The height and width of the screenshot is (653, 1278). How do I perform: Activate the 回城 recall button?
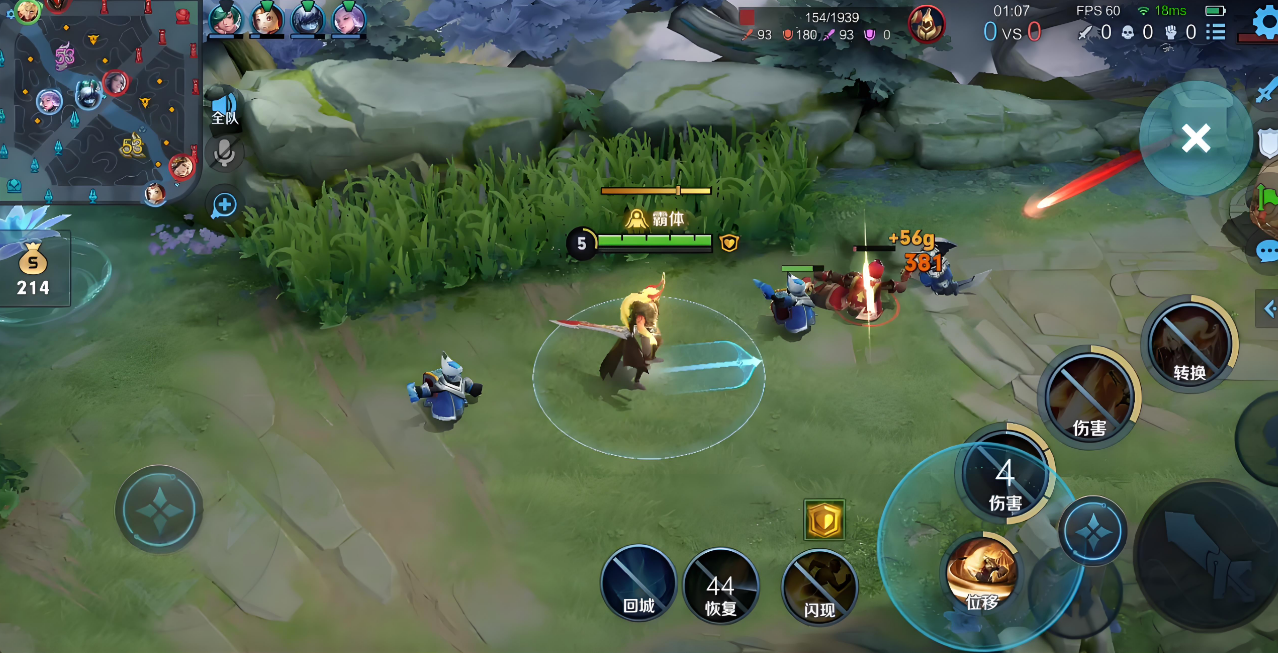coord(639,583)
